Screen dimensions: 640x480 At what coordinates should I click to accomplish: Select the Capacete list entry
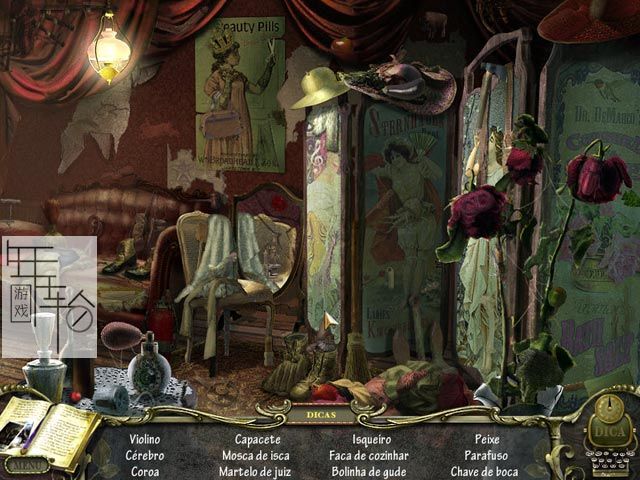pyautogui.click(x=257, y=439)
